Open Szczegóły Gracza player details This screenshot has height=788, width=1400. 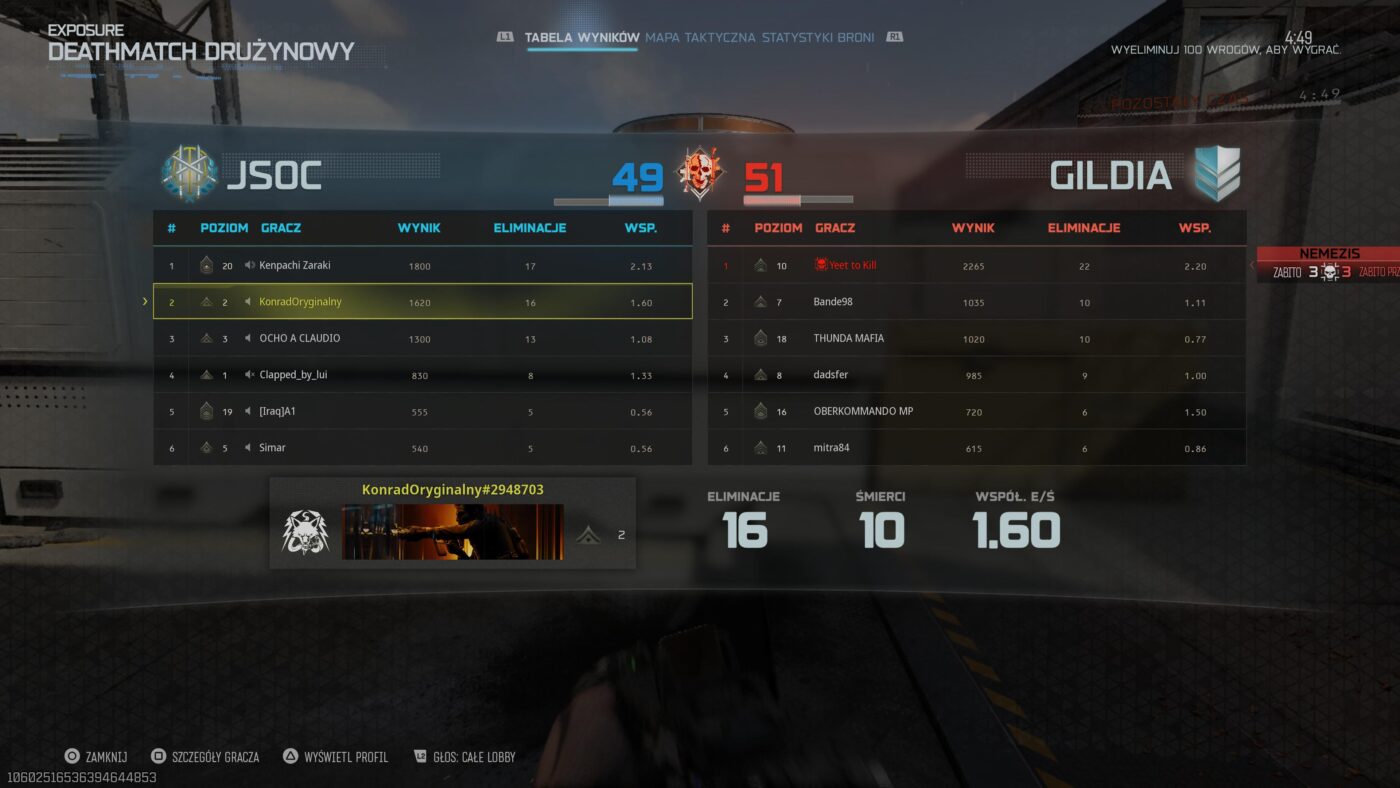[204, 757]
